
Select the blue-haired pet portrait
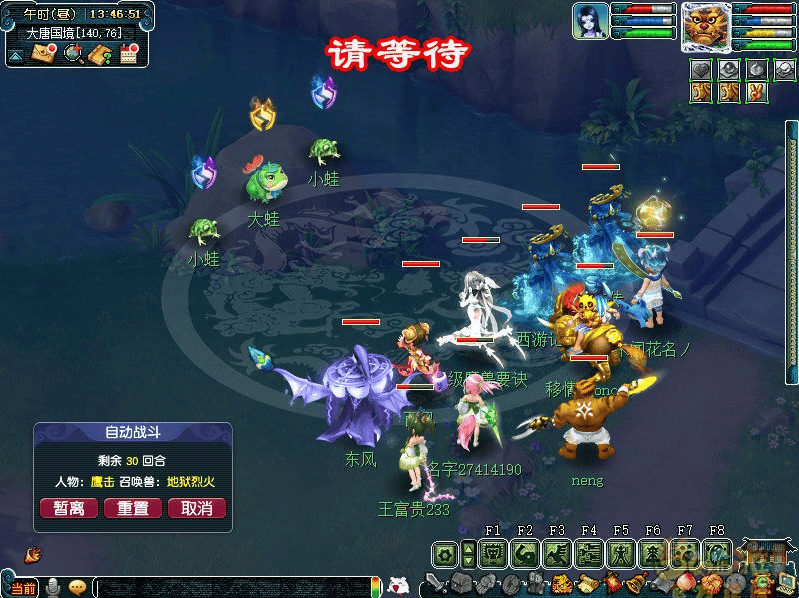point(590,21)
